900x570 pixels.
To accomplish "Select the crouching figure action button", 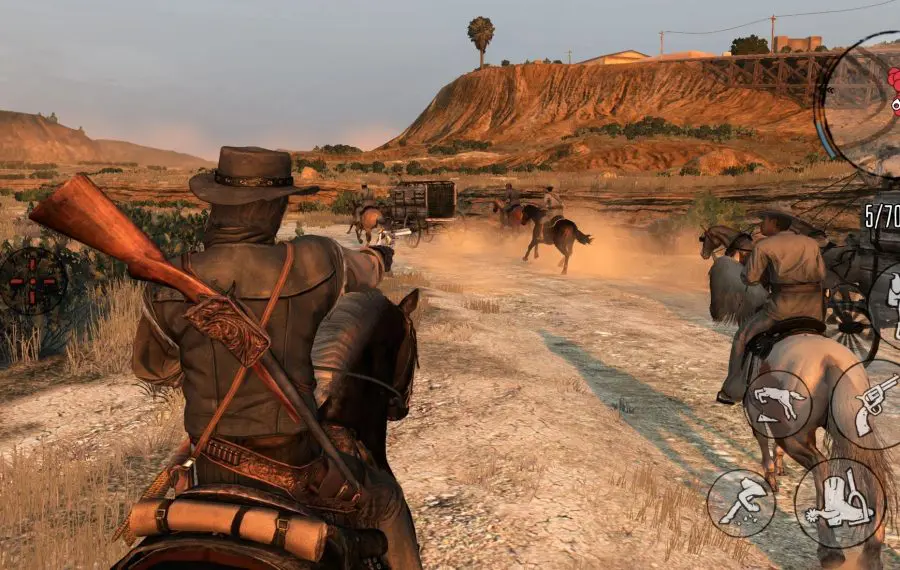I will 741,503.
